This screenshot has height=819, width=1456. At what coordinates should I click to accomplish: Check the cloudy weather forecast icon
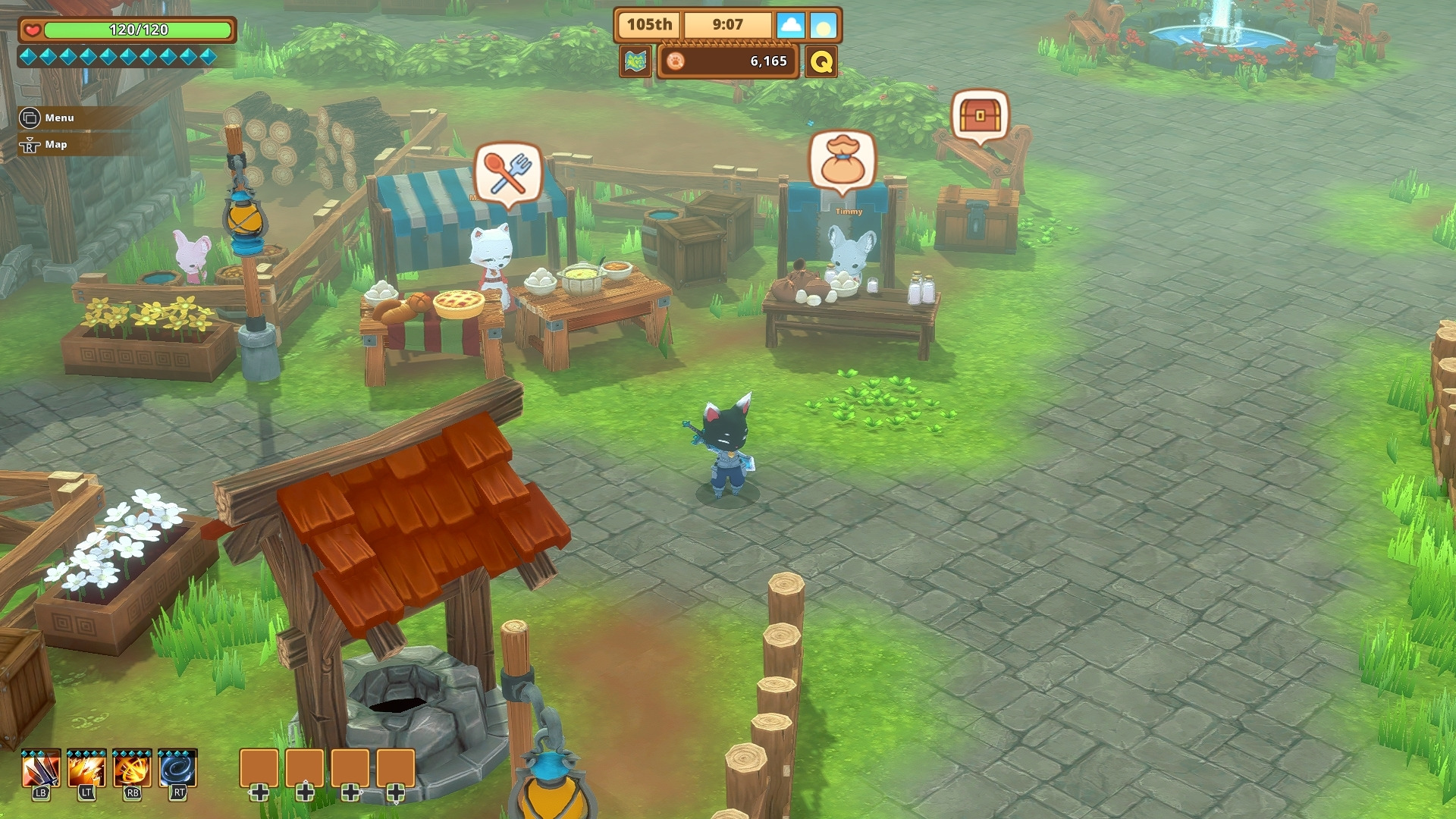790,26
